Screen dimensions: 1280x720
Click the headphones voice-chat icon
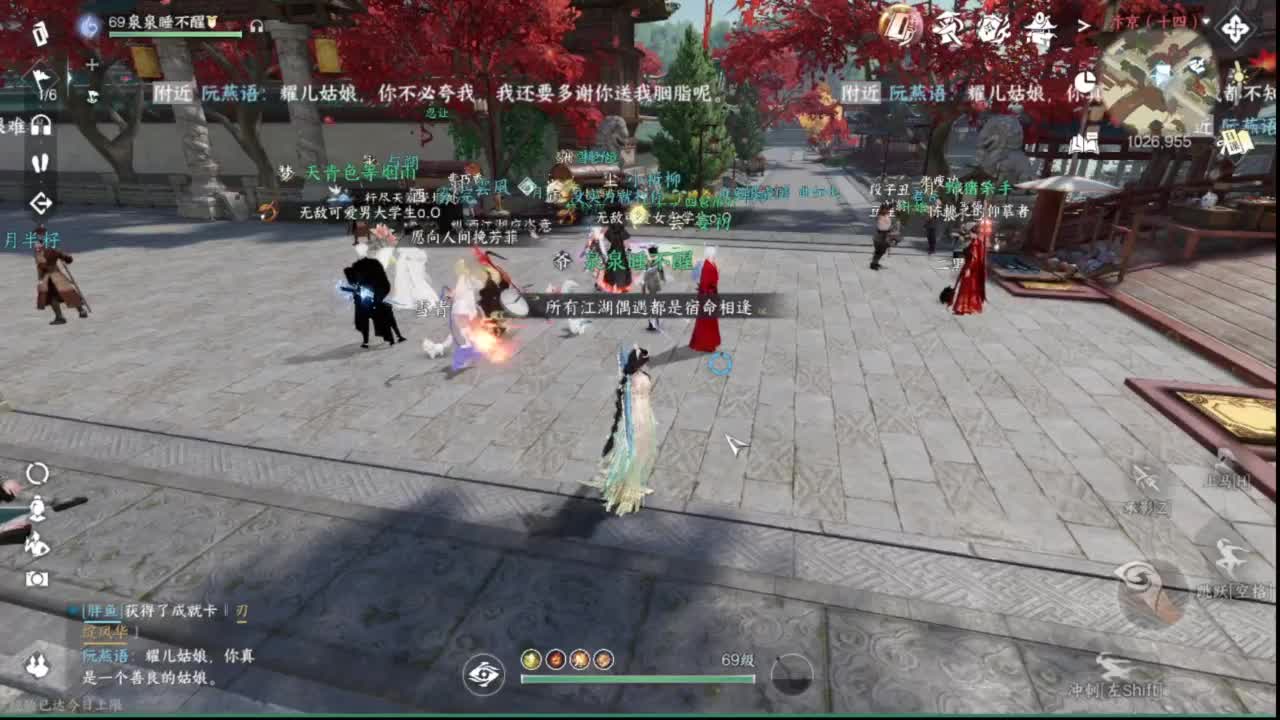click(x=40, y=127)
